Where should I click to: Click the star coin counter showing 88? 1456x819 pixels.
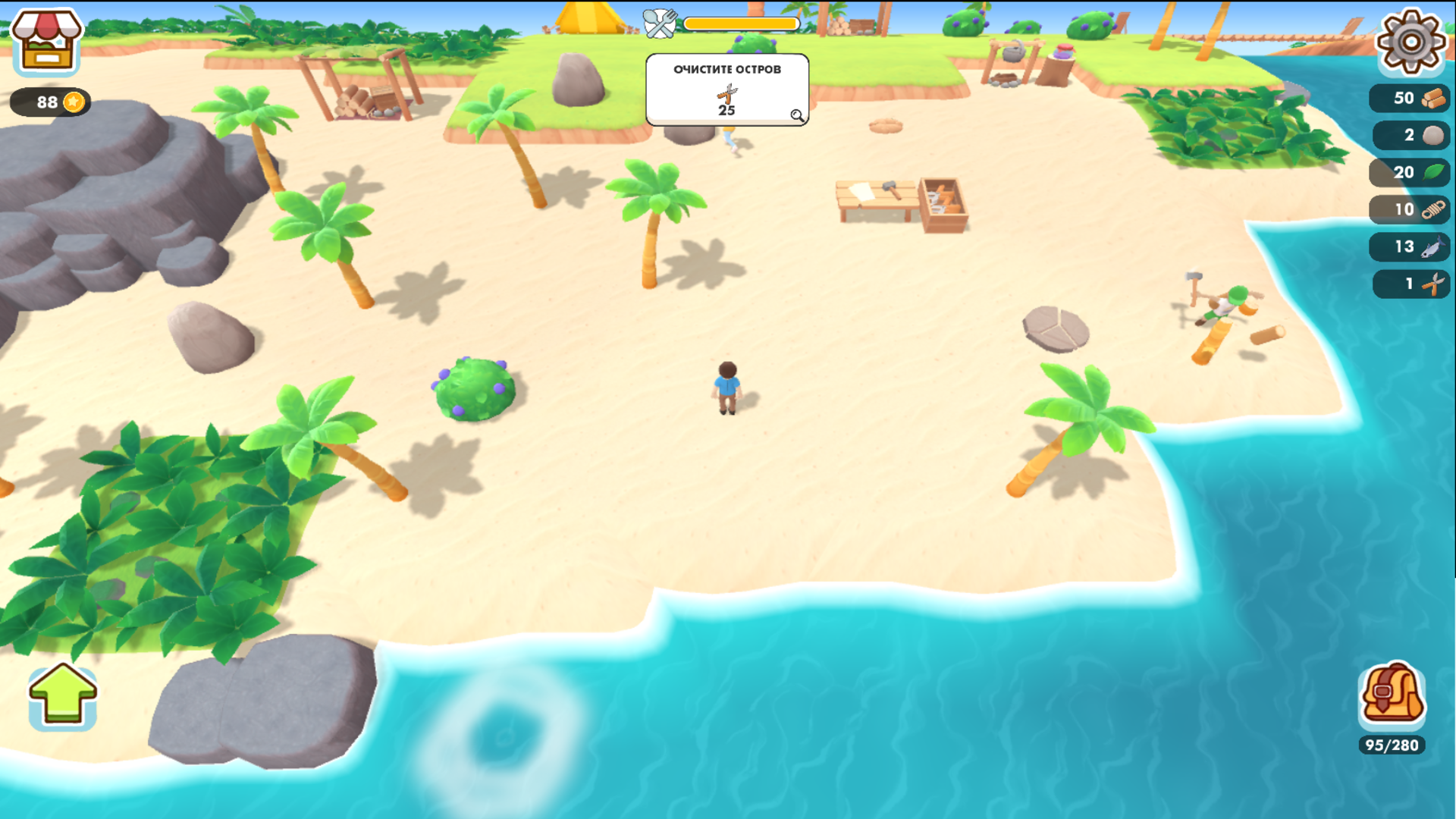coord(50,100)
